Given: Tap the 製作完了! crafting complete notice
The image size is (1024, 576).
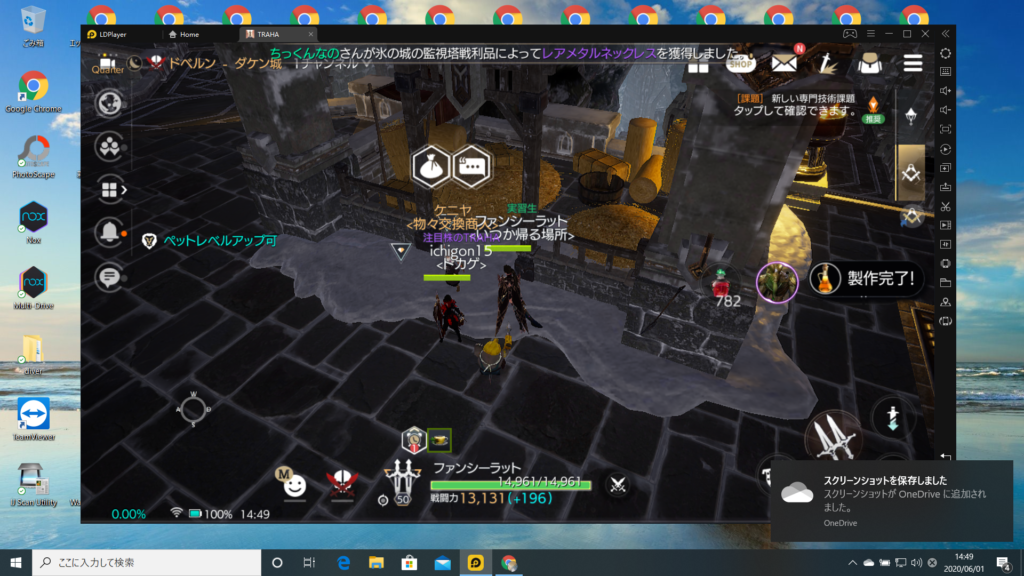Looking at the screenshot, I should click(866, 280).
